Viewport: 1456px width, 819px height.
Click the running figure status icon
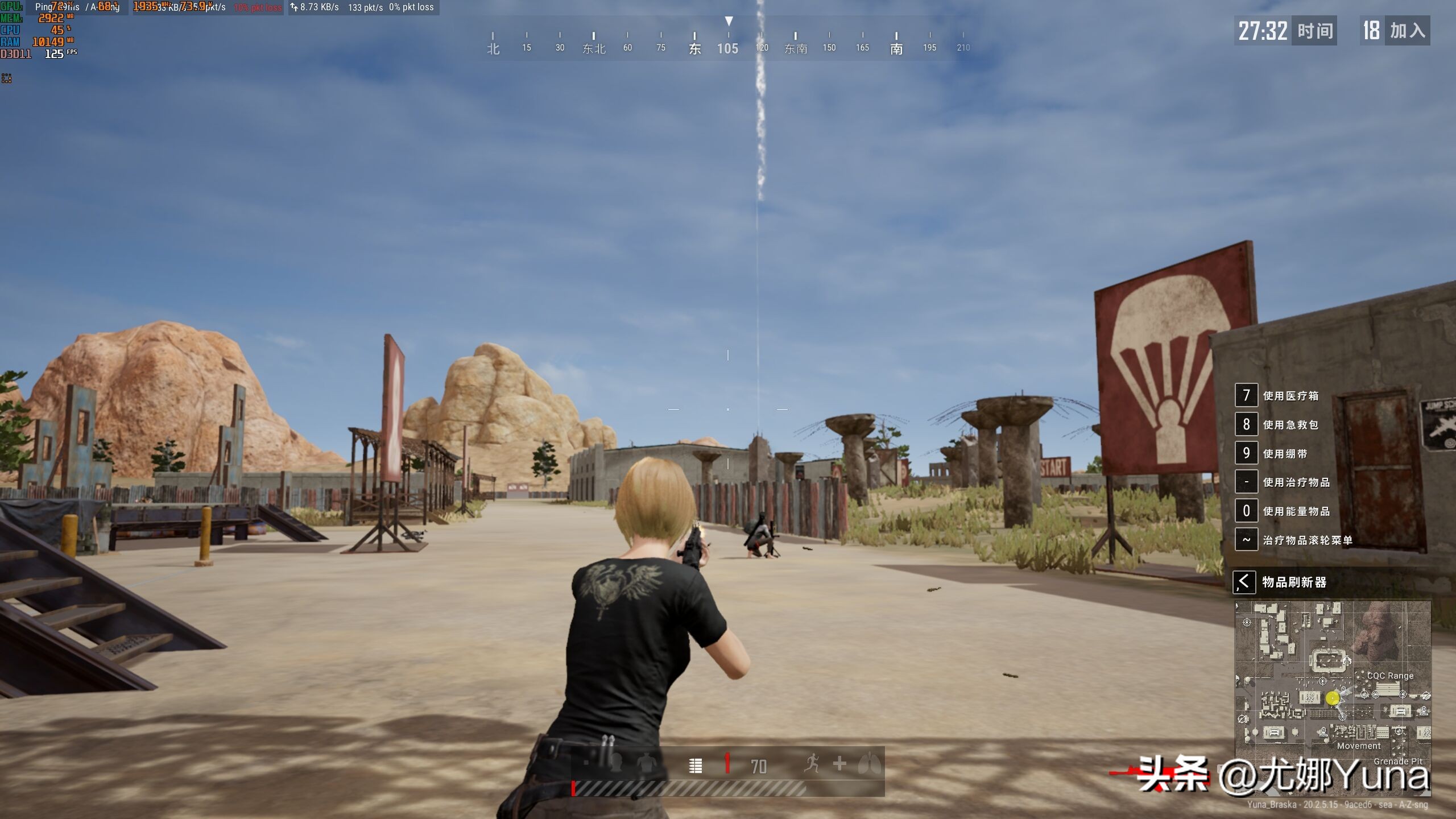point(812,763)
